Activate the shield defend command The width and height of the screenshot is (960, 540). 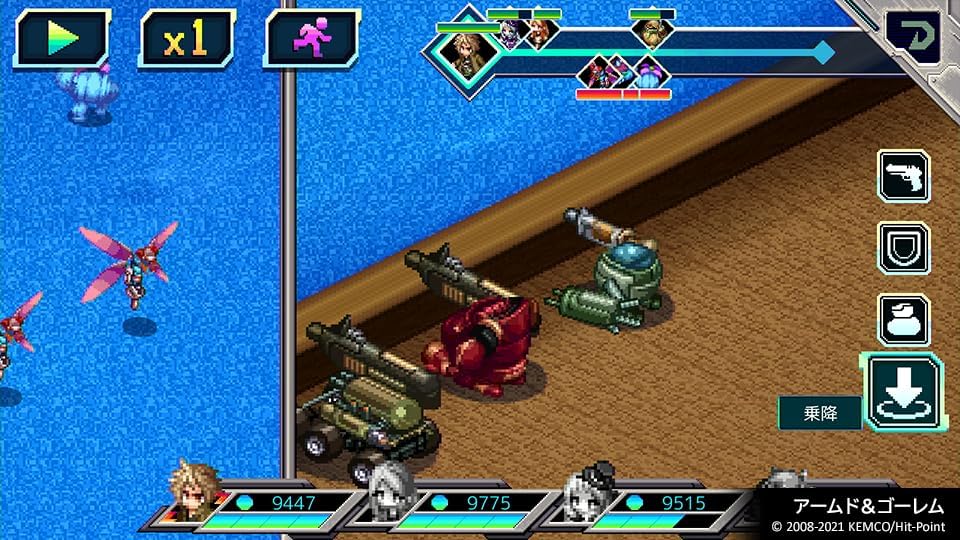click(x=903, y=247)
